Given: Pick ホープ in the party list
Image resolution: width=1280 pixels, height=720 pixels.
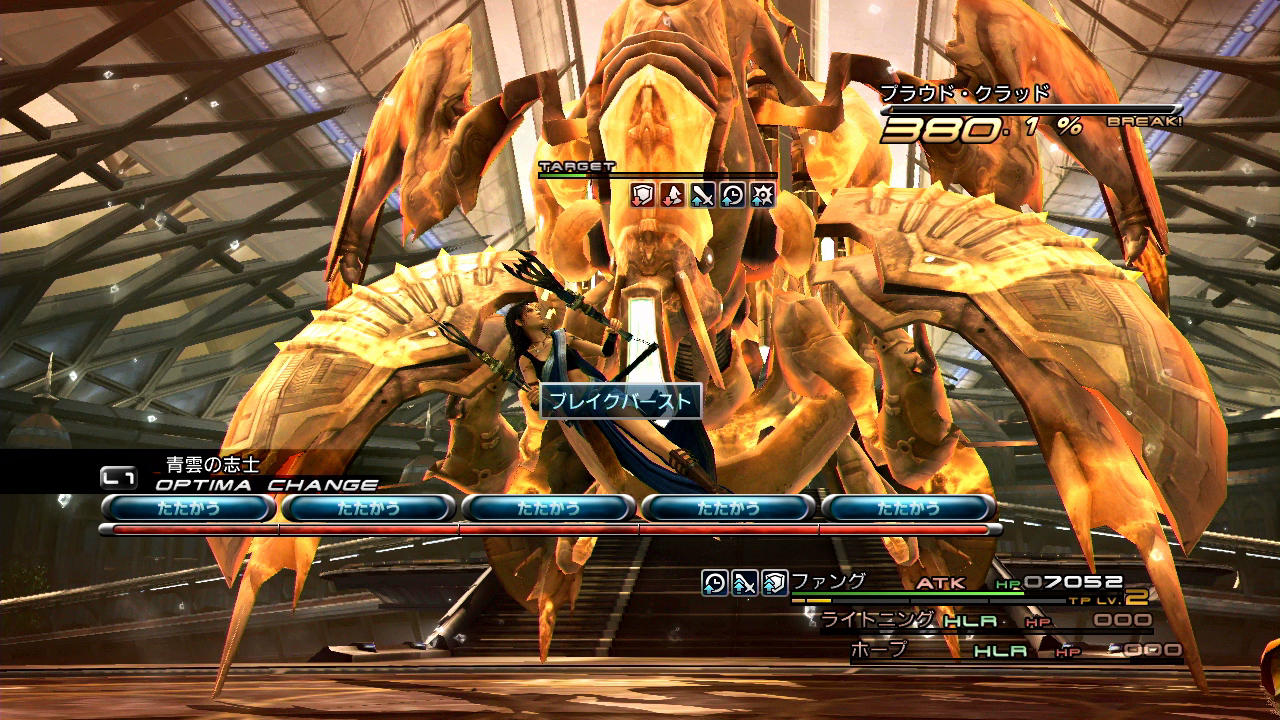Looking at the screenshot, I should 878,649.
